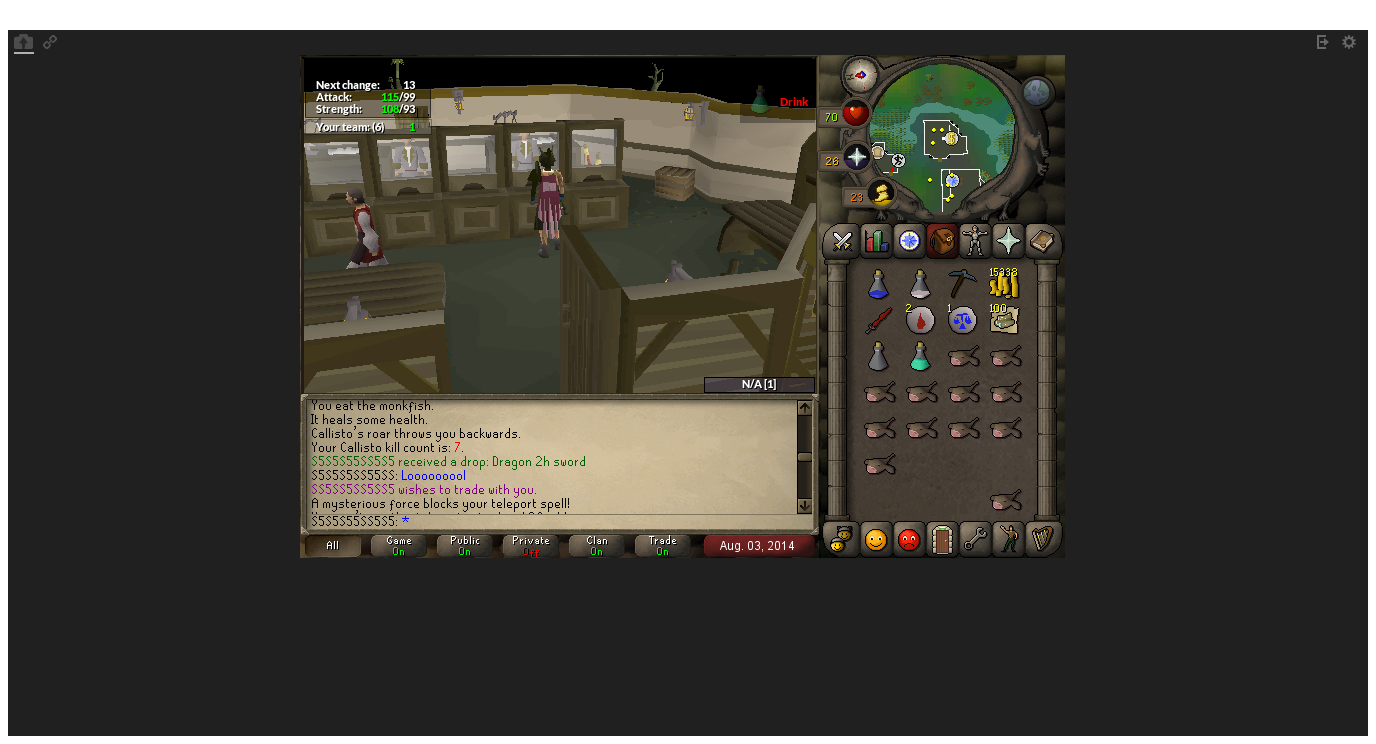This screenshot has height=744, width=1376.
Task: Select the Game chat filter tab
Action: point(398,544)
